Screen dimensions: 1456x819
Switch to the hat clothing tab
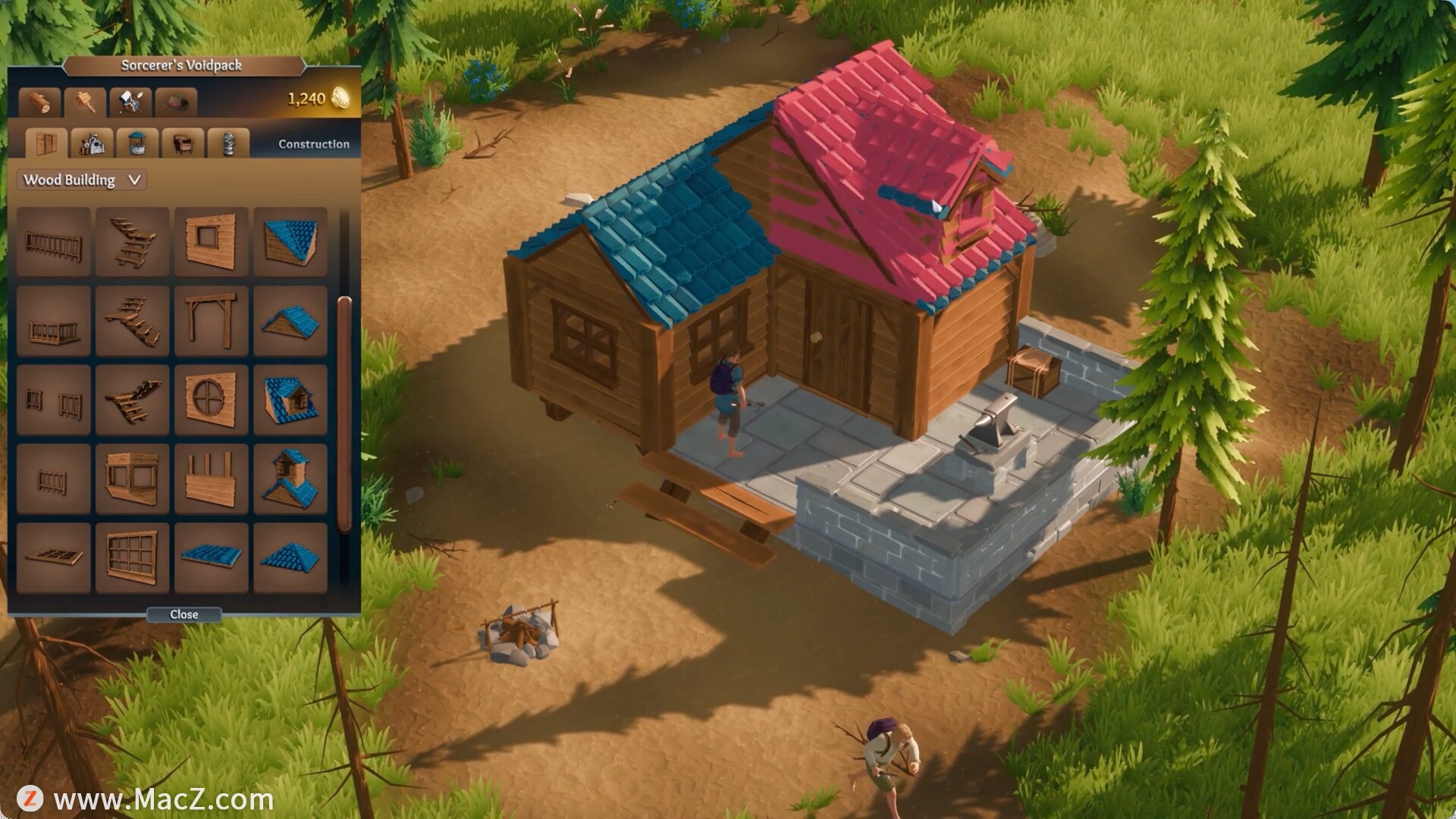(x=176, y=101)
